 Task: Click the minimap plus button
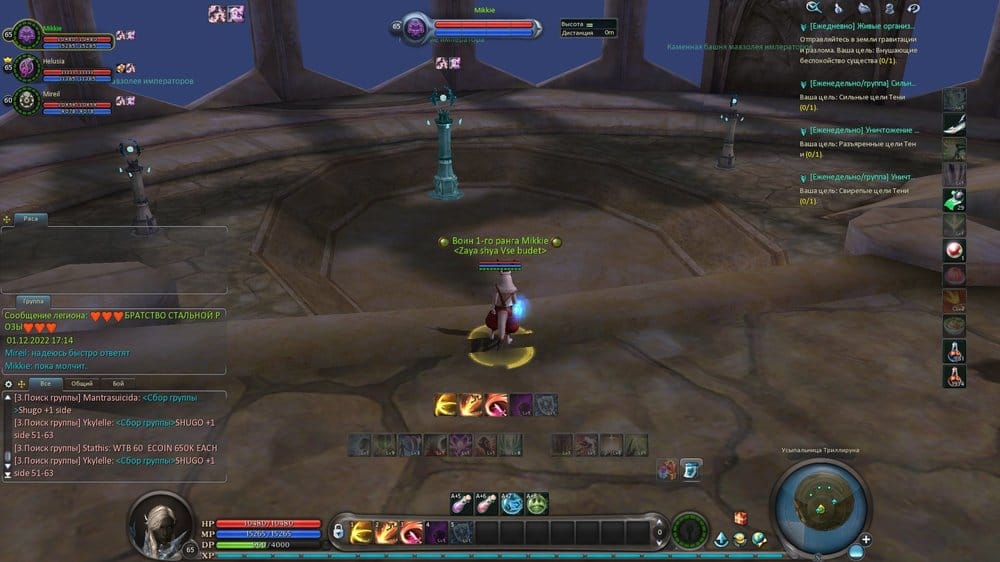pyautogui.click(x=866, y=540)
